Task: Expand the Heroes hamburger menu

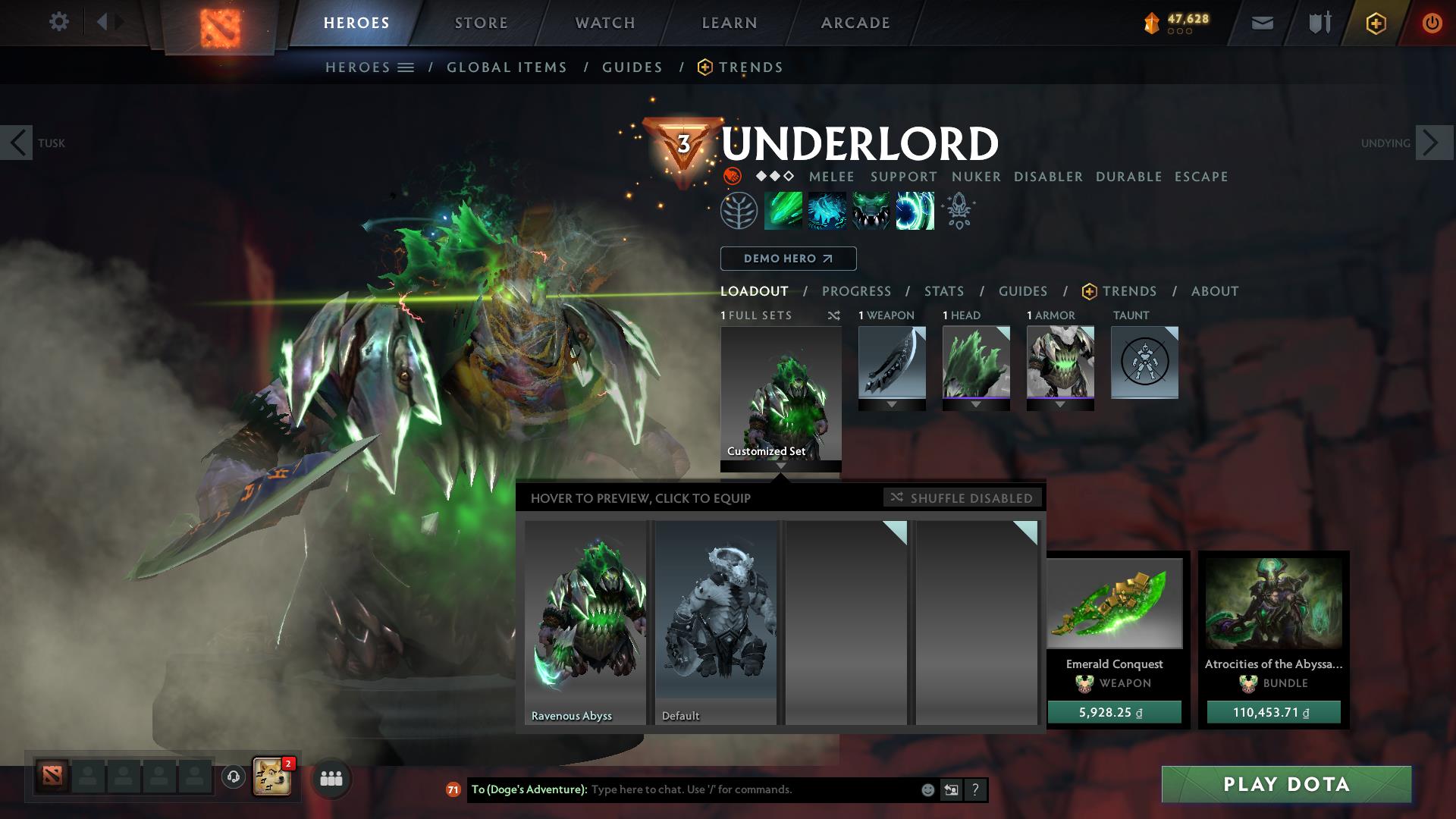Action: point(406,67)
